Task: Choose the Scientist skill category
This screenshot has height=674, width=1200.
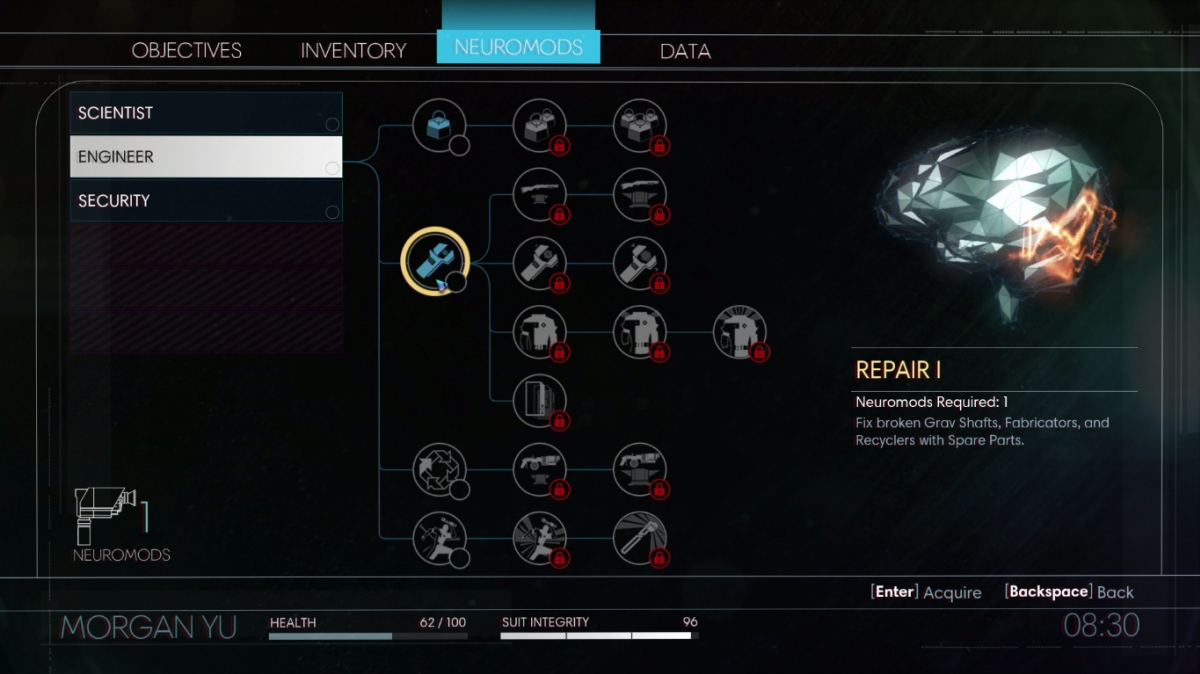Action: pos(206,113)
